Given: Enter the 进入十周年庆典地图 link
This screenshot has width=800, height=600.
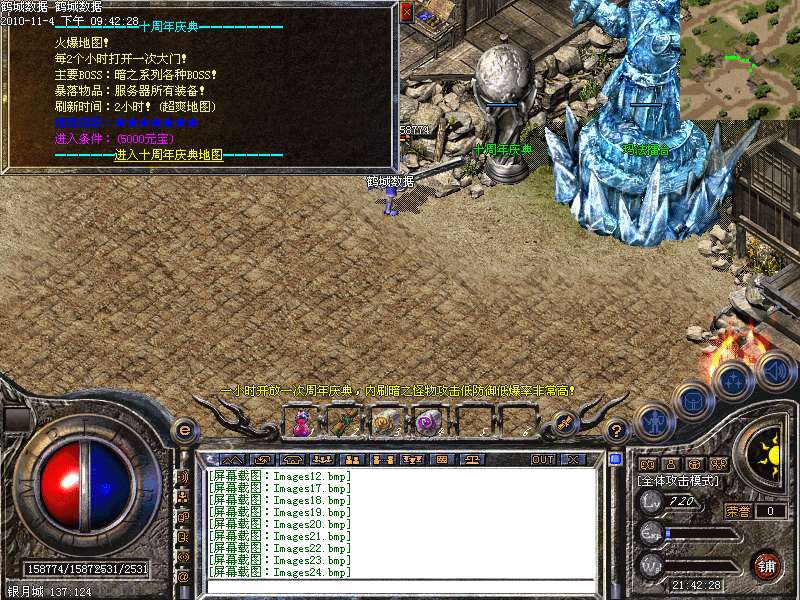Looking at the screenshot, I should pos(168,155).
